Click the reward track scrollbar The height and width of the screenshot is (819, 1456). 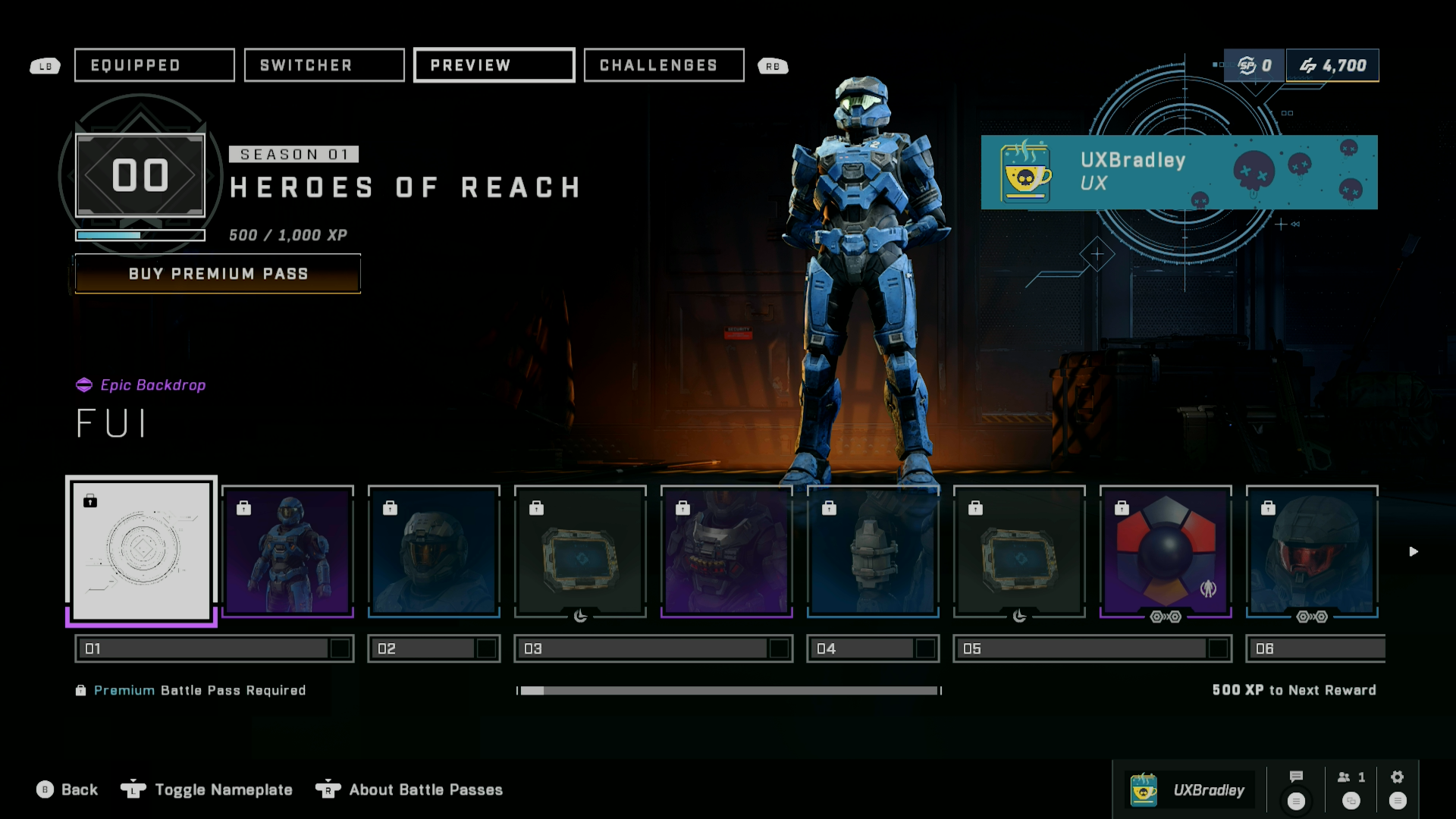[x=729, y=691]
